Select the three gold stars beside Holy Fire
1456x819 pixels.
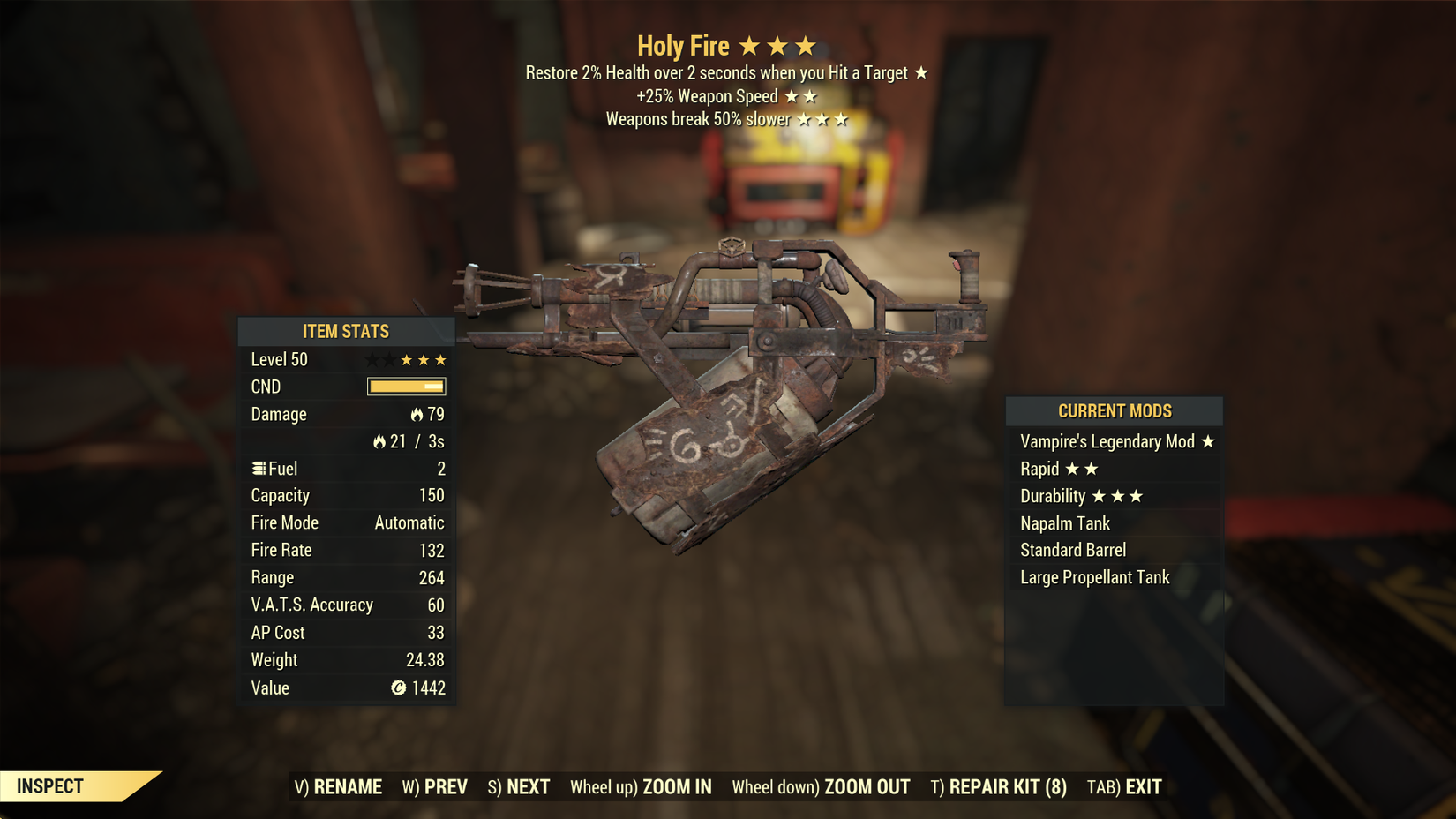(777, 44)
